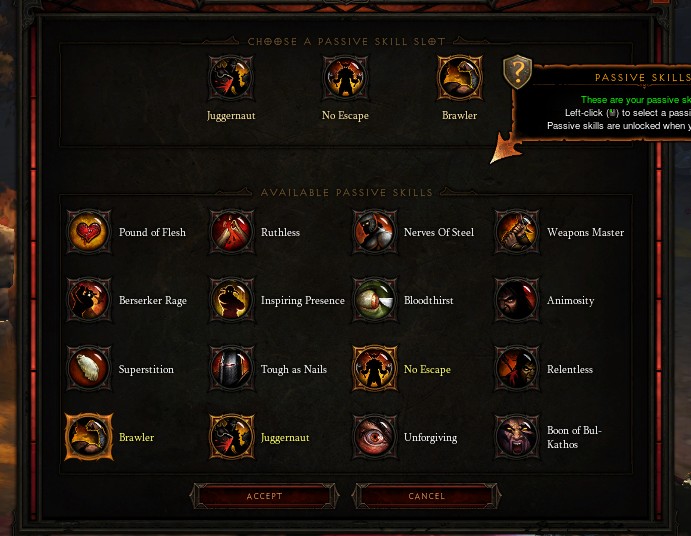Select the Weapons Master passive
691x536 pixels.
(x=518, y=232)
